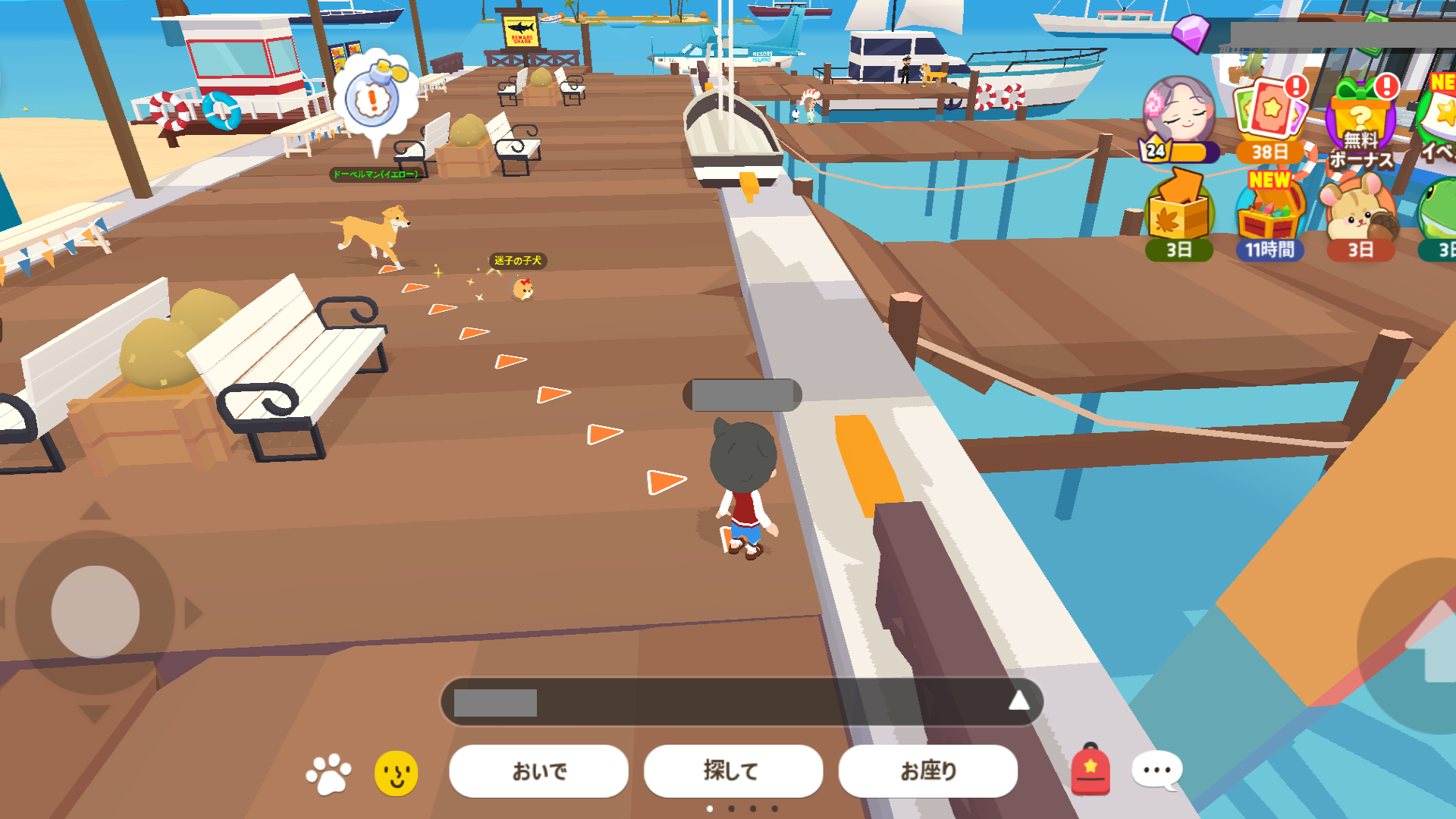Expand the chat bar with triangle arrow
The image size is (1456, 819).
coord(1018,701)
